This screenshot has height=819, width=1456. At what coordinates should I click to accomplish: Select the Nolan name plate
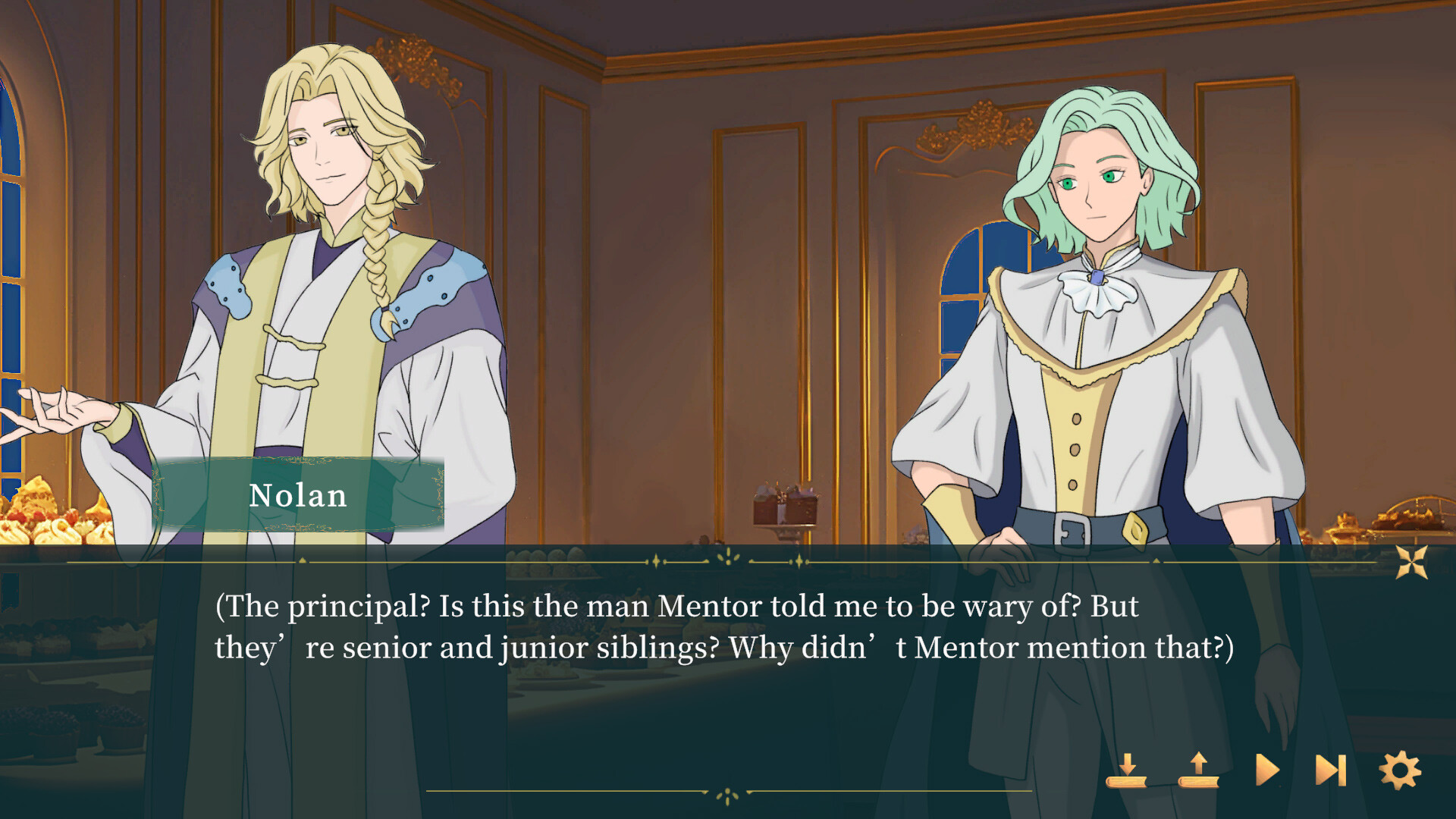pyautogui.click(x=298, y=497)
